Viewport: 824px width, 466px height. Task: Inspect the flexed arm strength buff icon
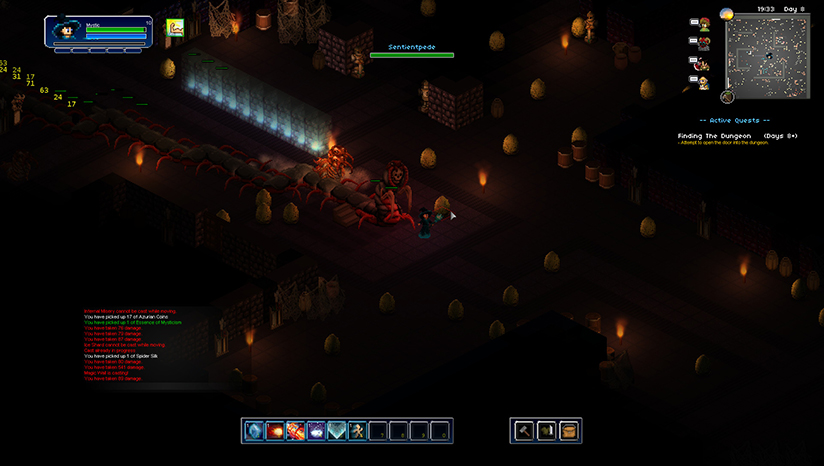(x=175, y=28)
